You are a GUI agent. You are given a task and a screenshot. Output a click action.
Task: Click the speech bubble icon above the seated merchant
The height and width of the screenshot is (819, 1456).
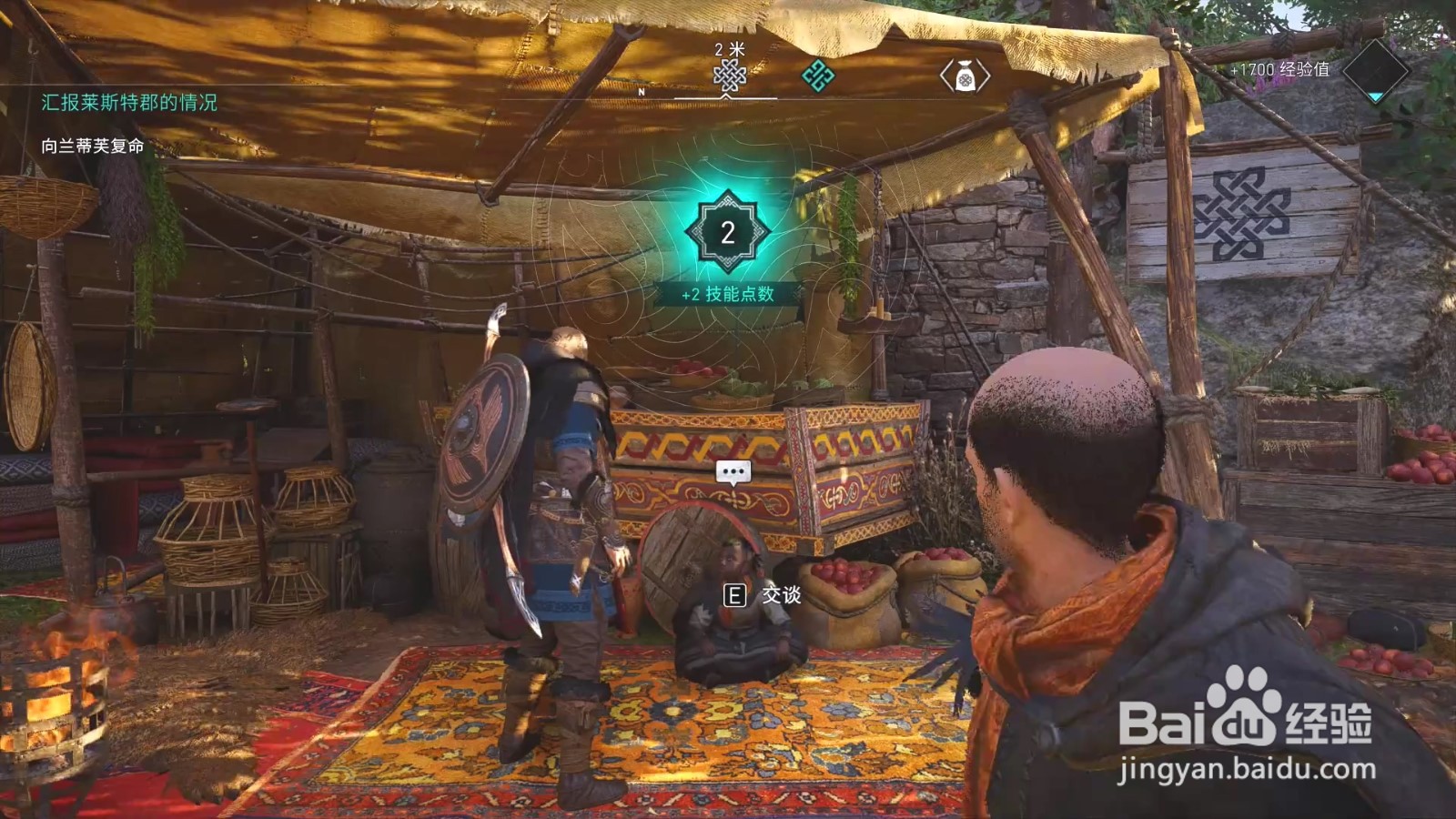click(x=733, y=471)
